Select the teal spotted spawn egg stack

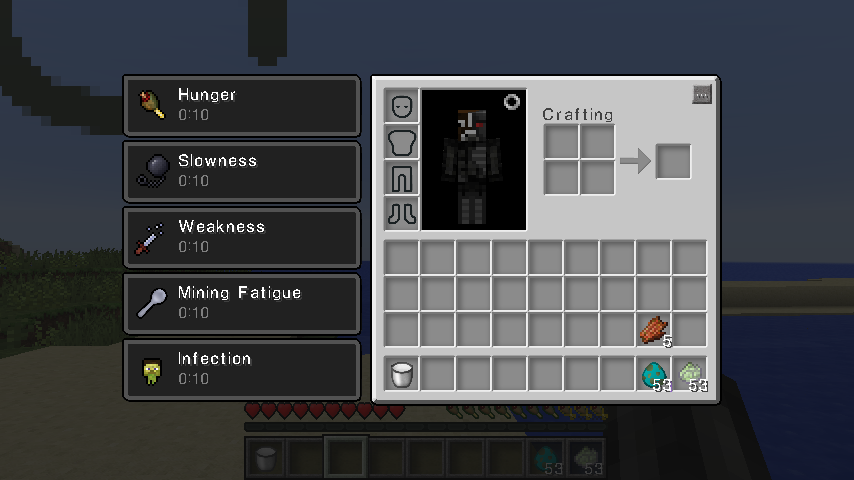point(654,374)
